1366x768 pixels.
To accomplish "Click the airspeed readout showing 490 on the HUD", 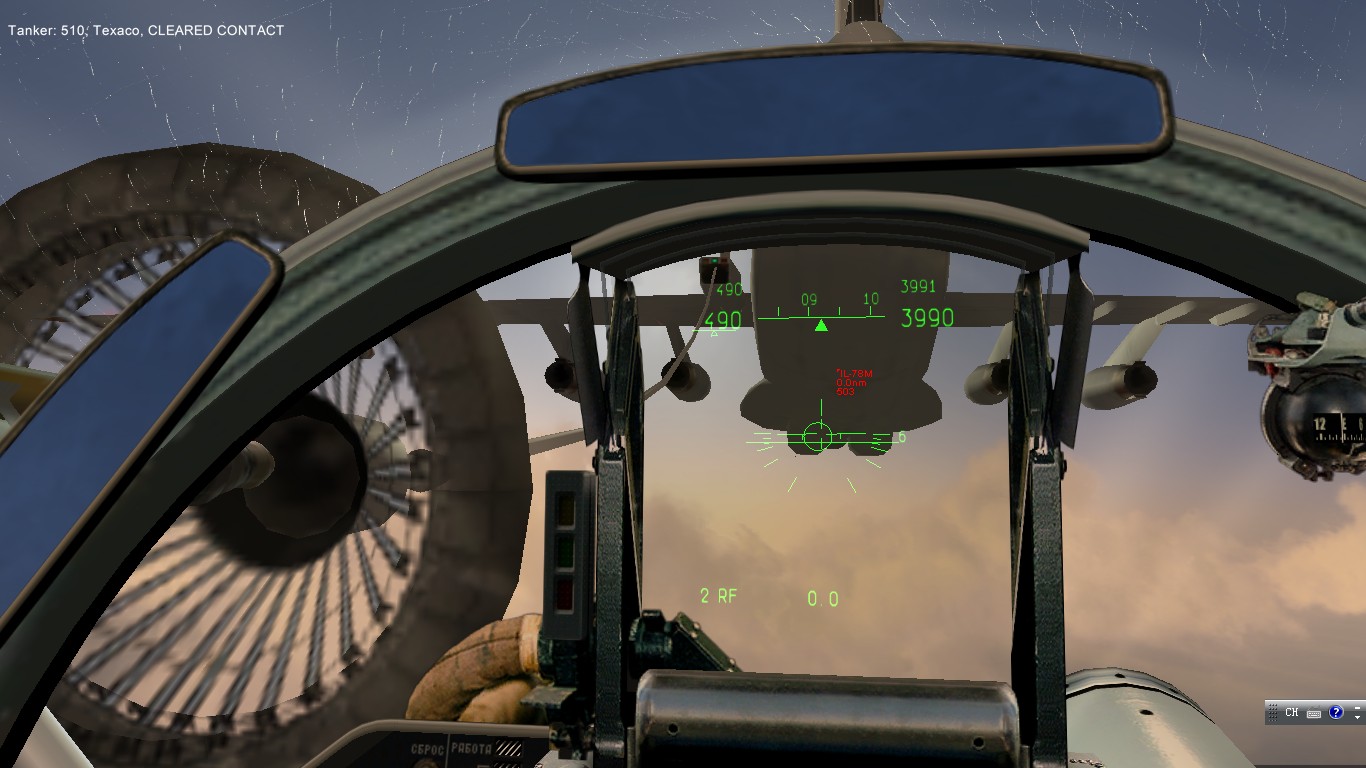I will click(x=723, y=320).
